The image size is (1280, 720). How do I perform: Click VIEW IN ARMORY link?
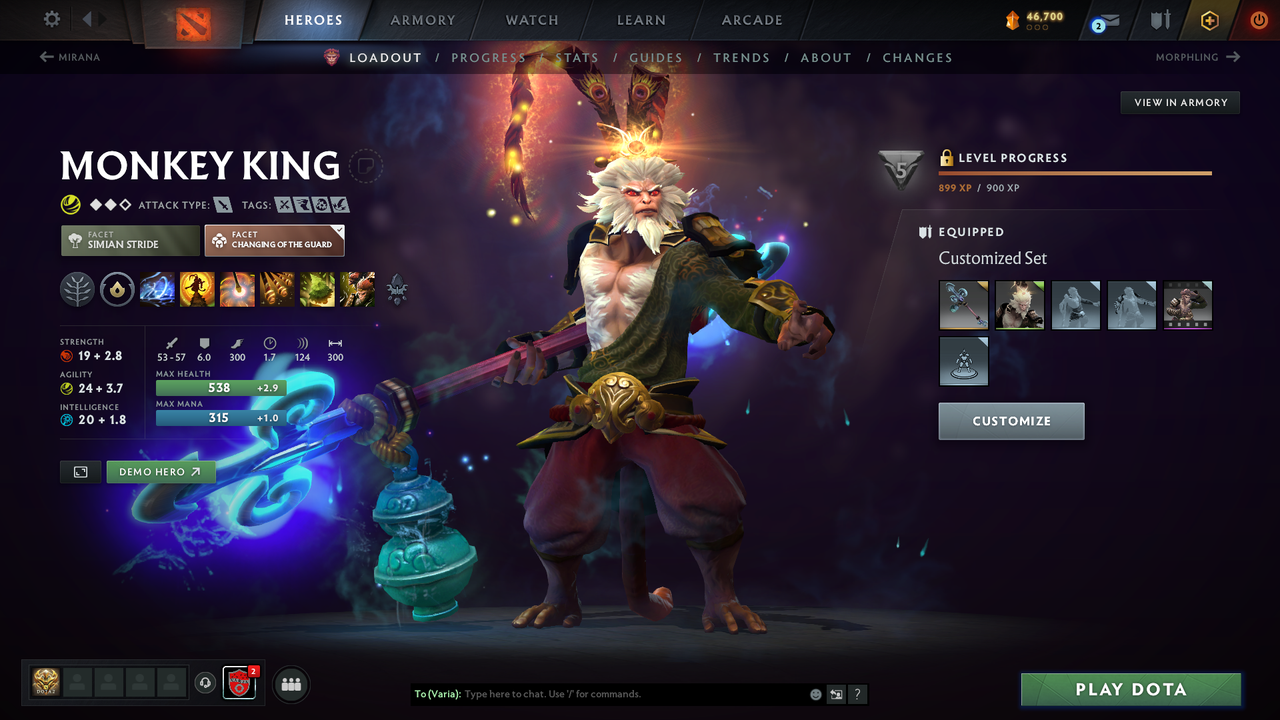point(1179,102)
